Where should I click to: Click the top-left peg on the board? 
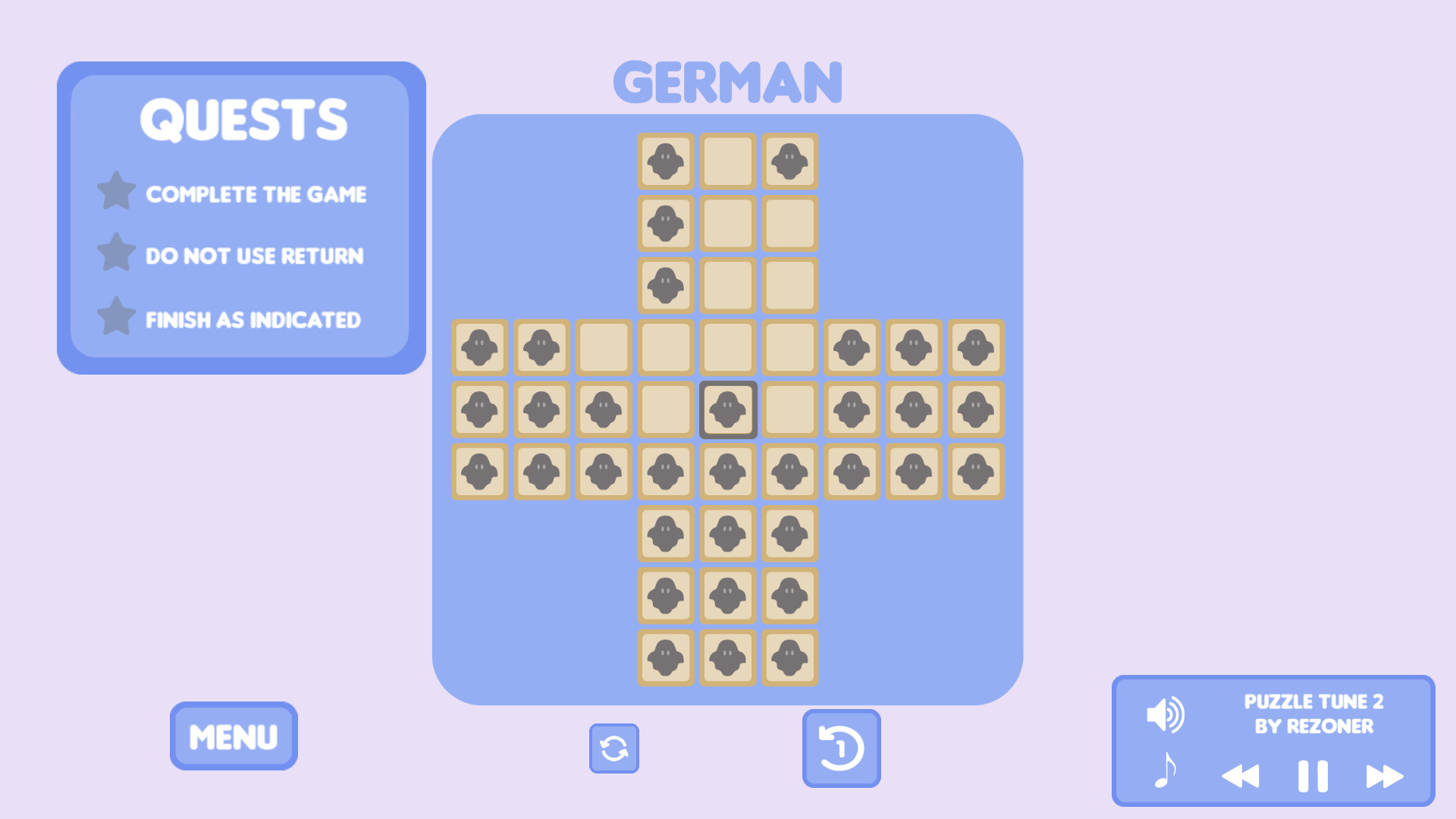tap(665, 161)
